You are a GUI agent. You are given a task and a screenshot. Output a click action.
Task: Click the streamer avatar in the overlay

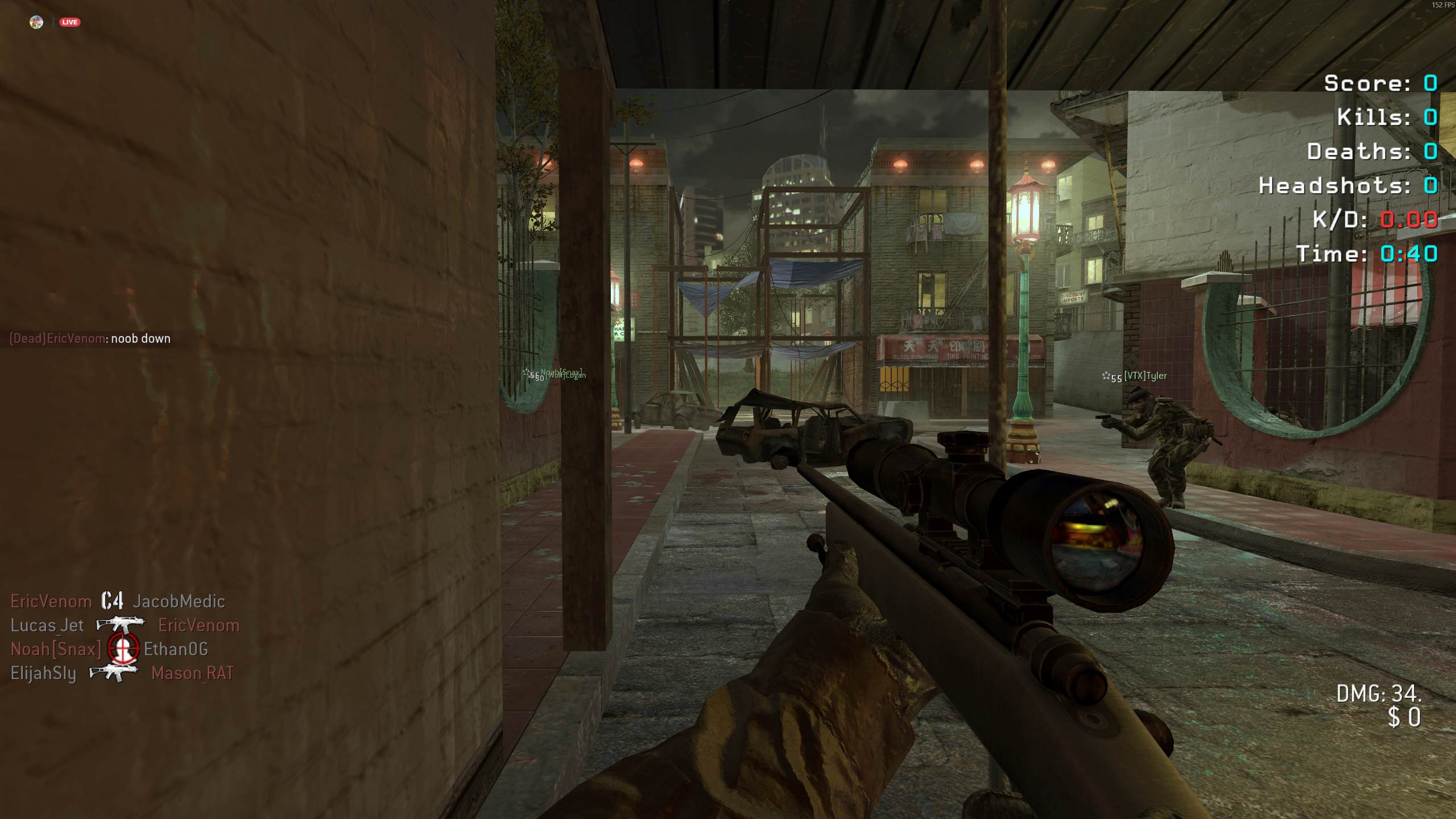point(36,22)
